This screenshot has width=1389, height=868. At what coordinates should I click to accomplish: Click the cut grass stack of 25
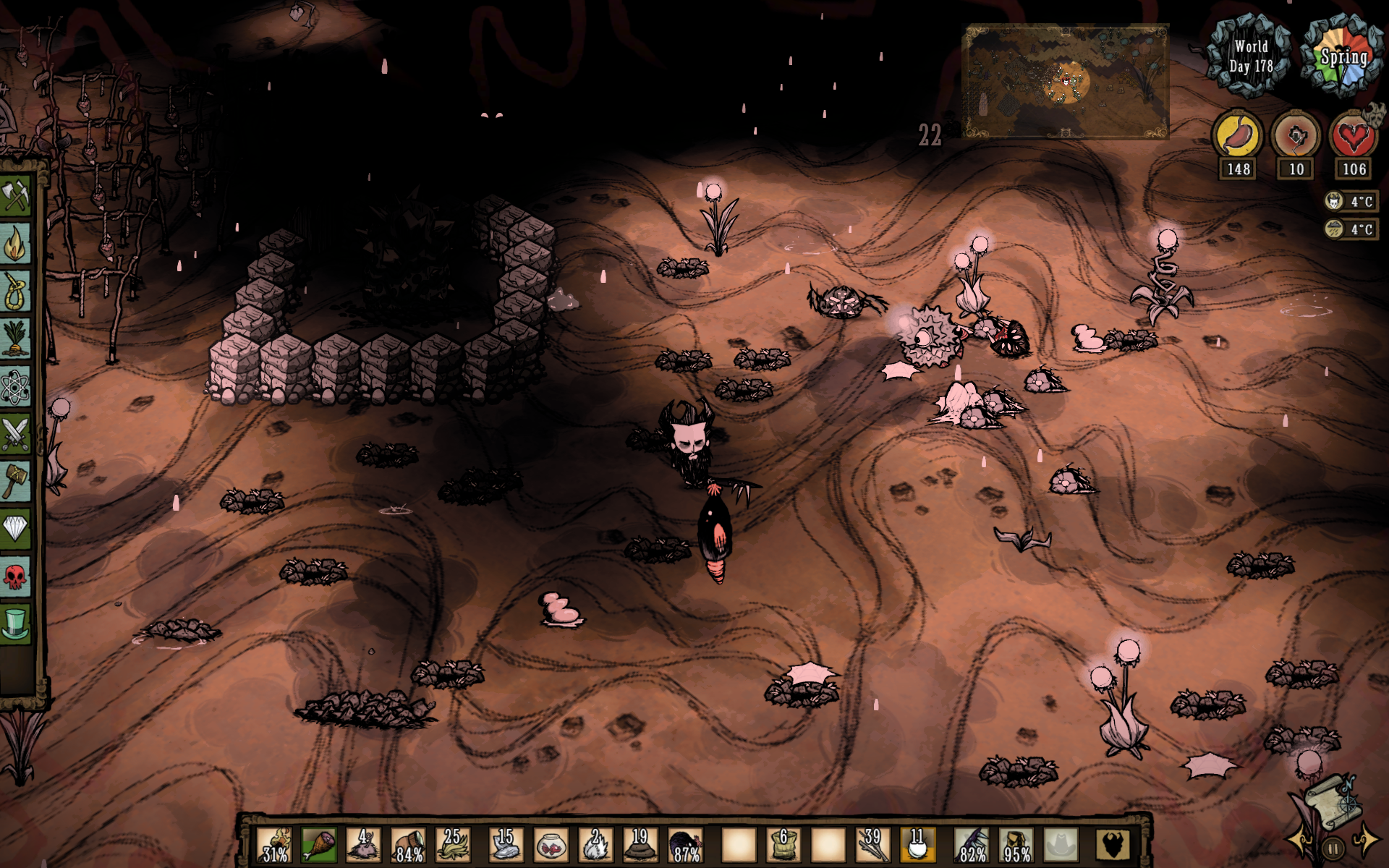tap(453, 845)
